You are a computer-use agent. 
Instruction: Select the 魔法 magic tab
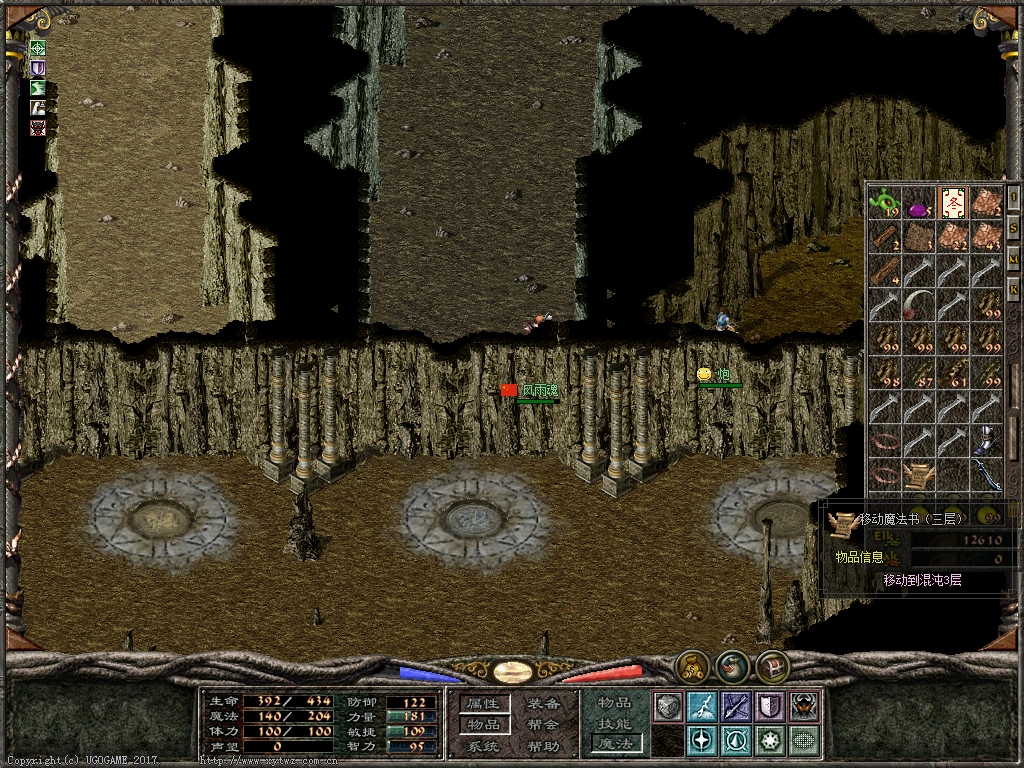(x=614, y=743)
